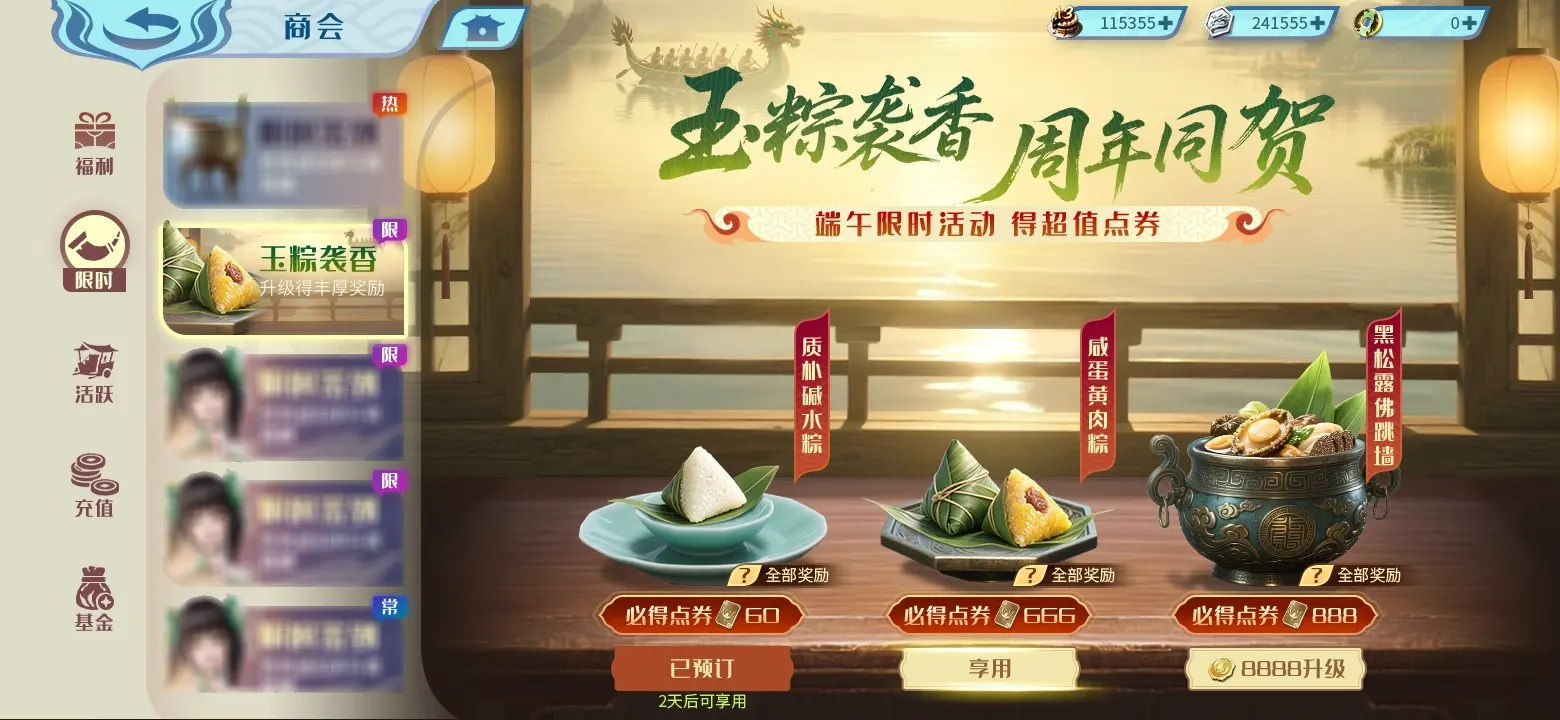Buy the 8888升级 upgrade
This screenshot has width=1560, height=720.
1275,669
